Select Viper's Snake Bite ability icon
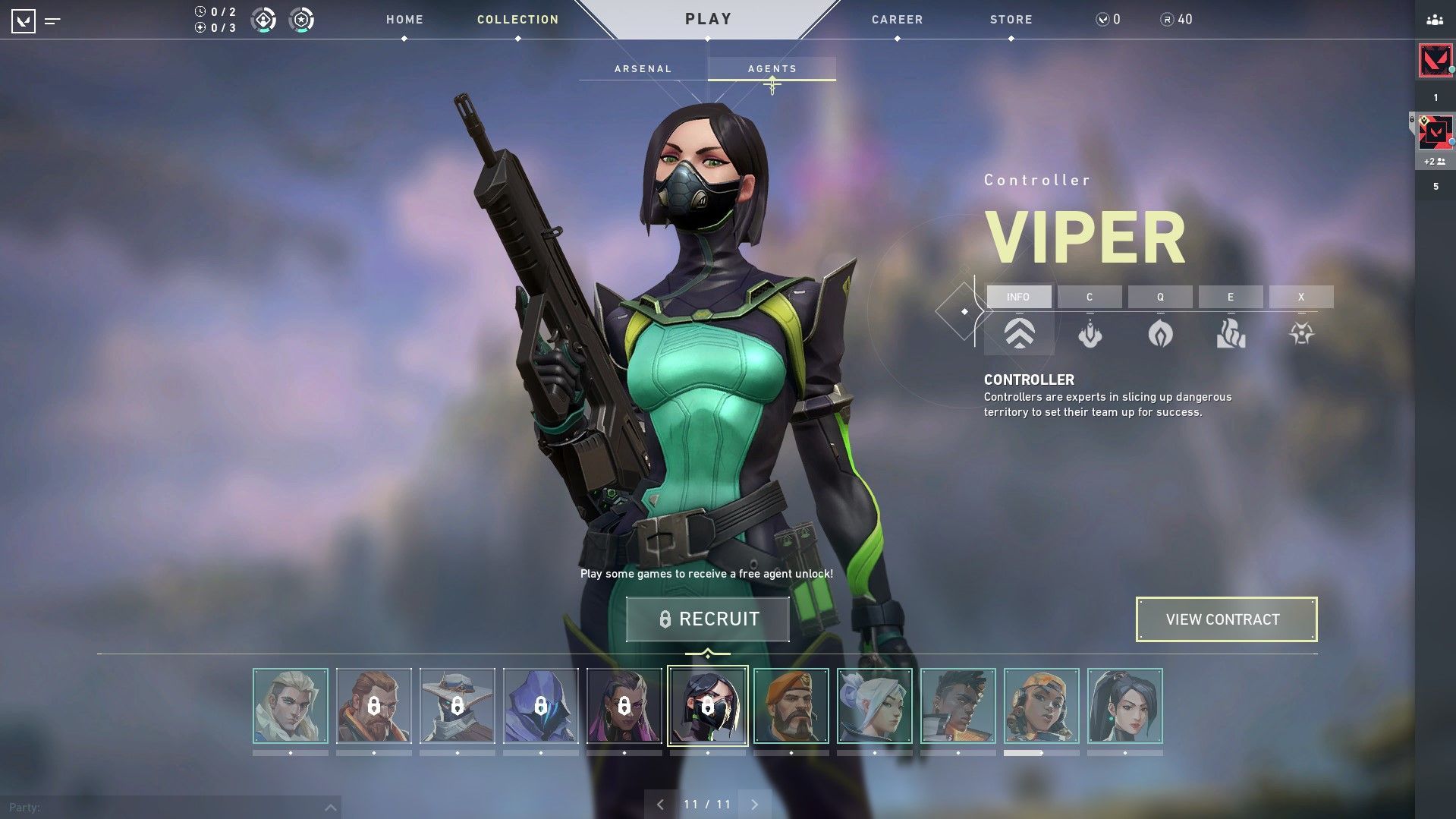 1090,334
